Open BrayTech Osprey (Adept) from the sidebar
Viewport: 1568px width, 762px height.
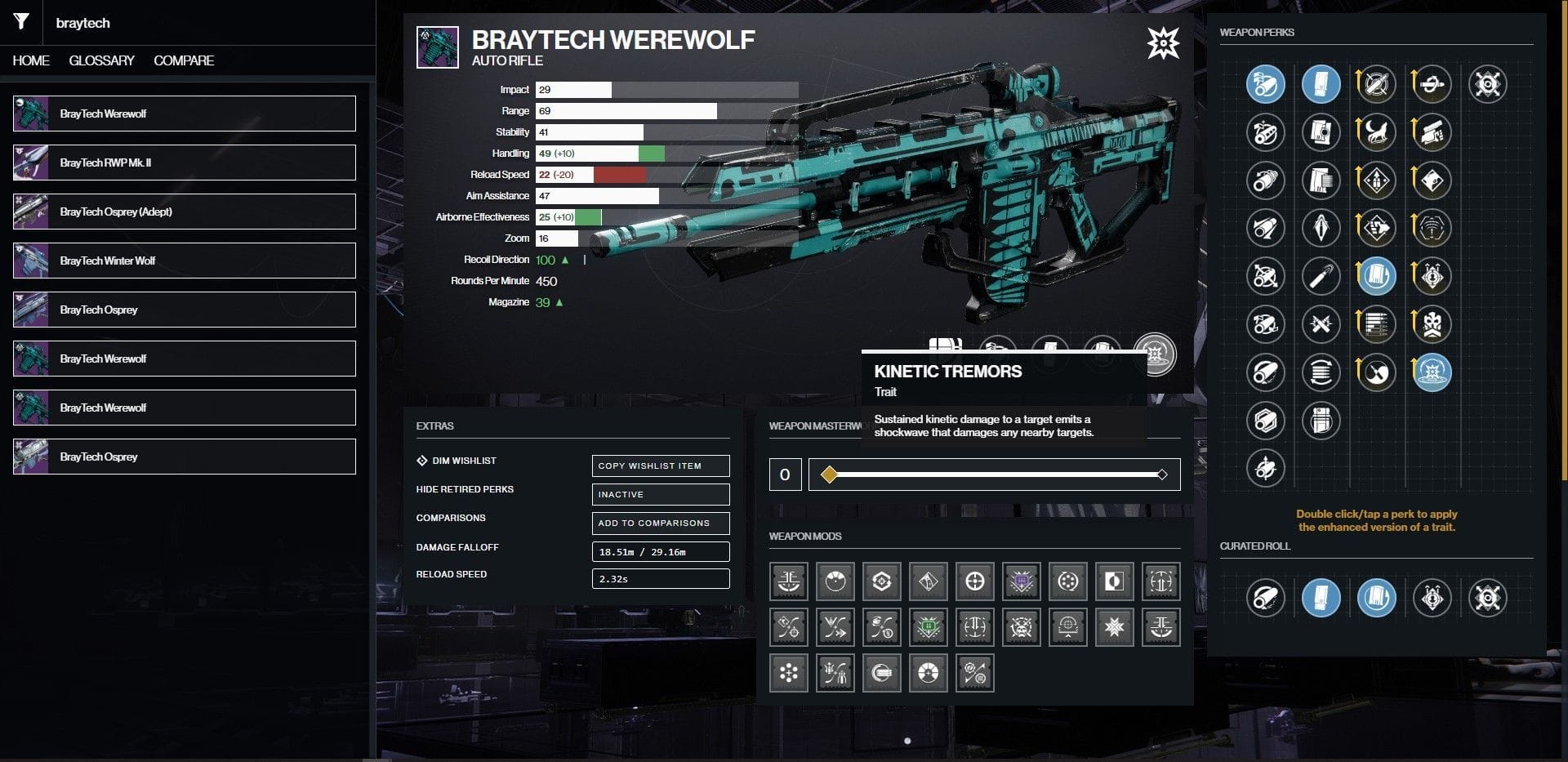coord(184,211)
